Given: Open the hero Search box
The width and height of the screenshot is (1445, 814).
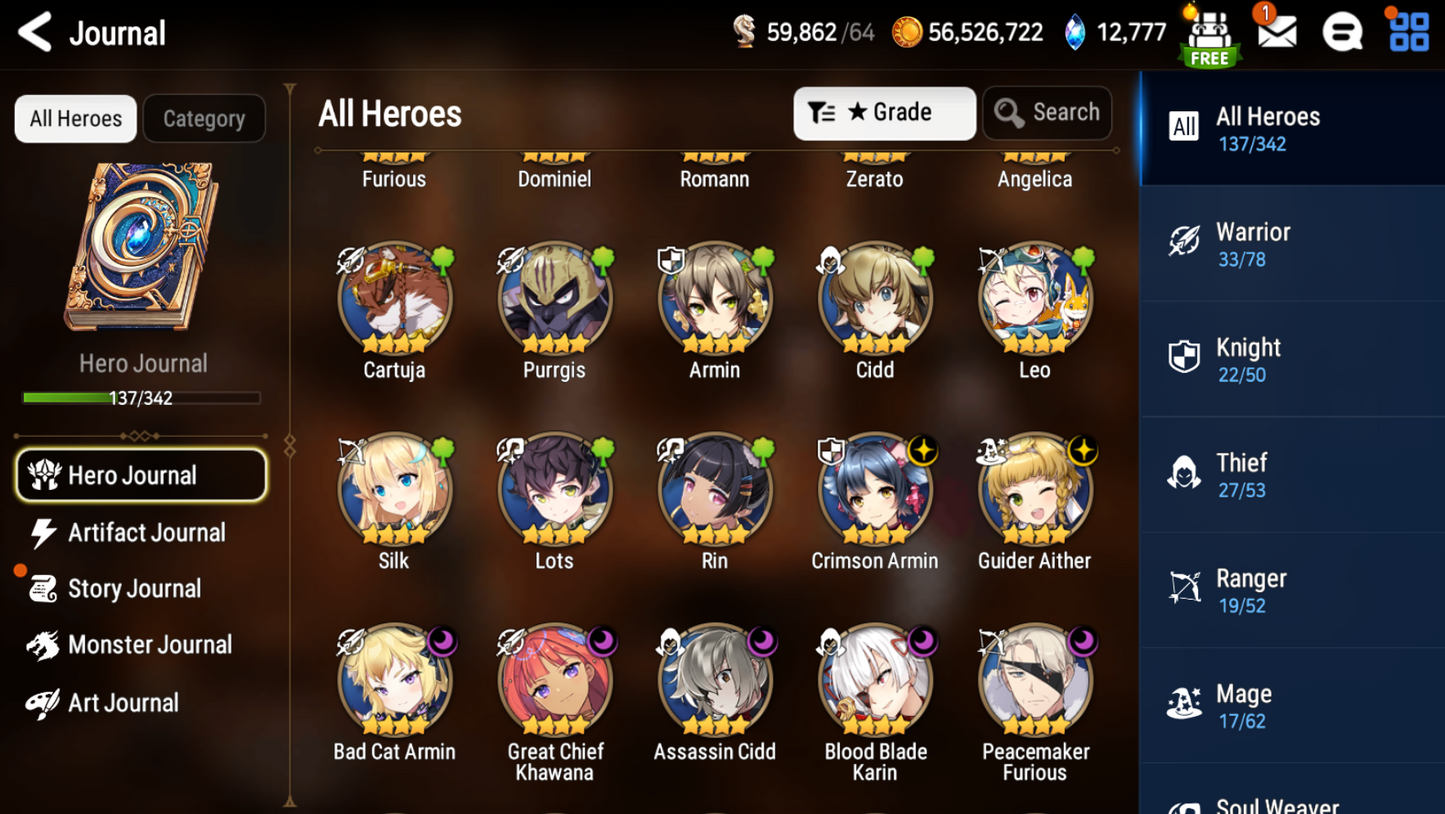Looking at the screenshot, I should click(x=1047, y=113).
